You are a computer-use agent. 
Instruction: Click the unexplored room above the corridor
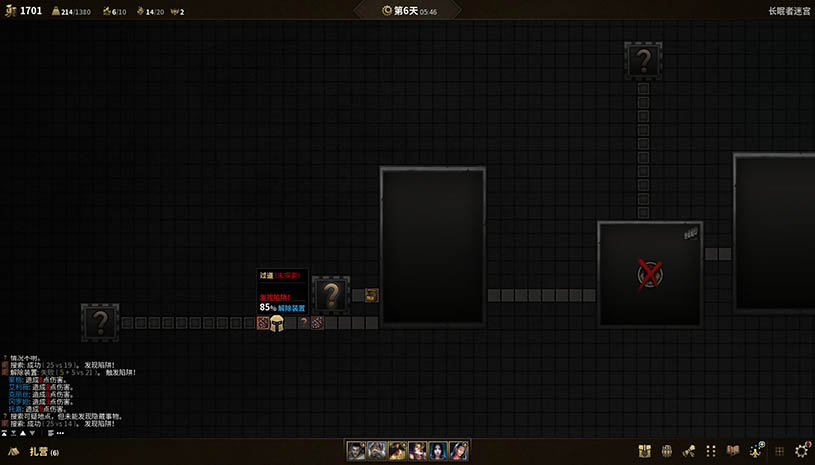pos(331,295)
